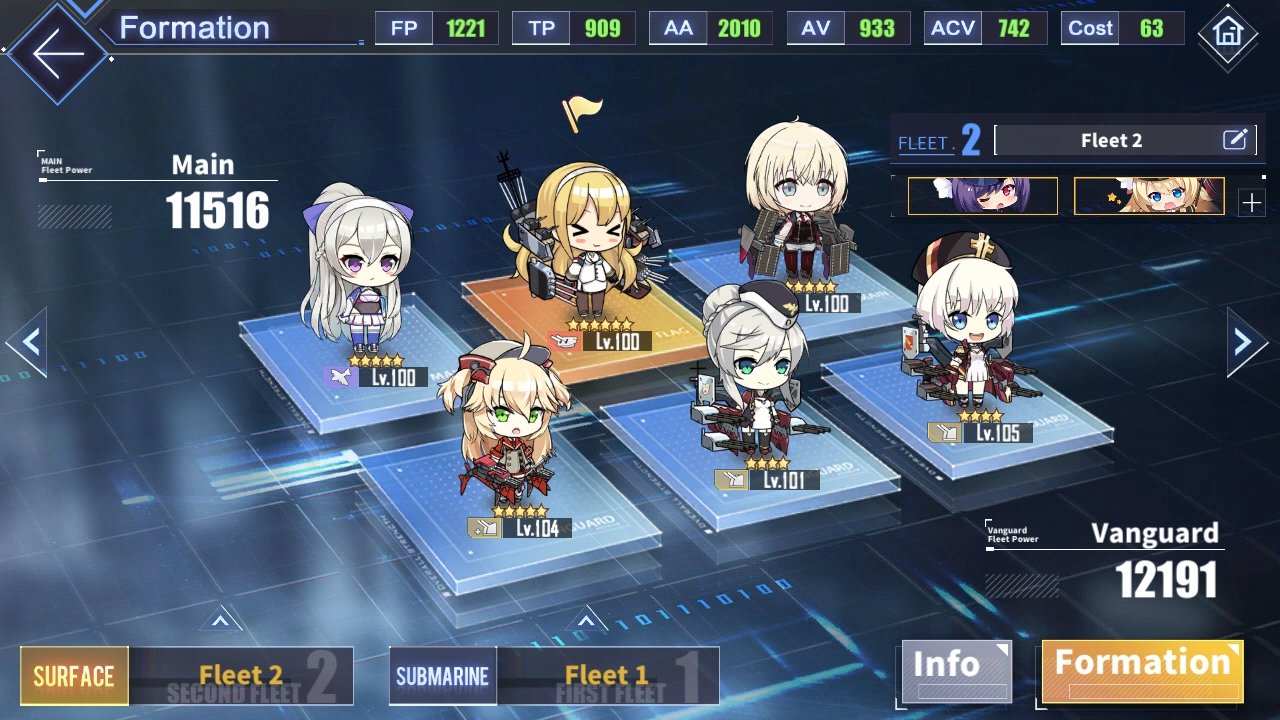This screenshot has width=1280, height=720.
Task: Add another ship with the plus button
Action: click(x=1251, y=203)
